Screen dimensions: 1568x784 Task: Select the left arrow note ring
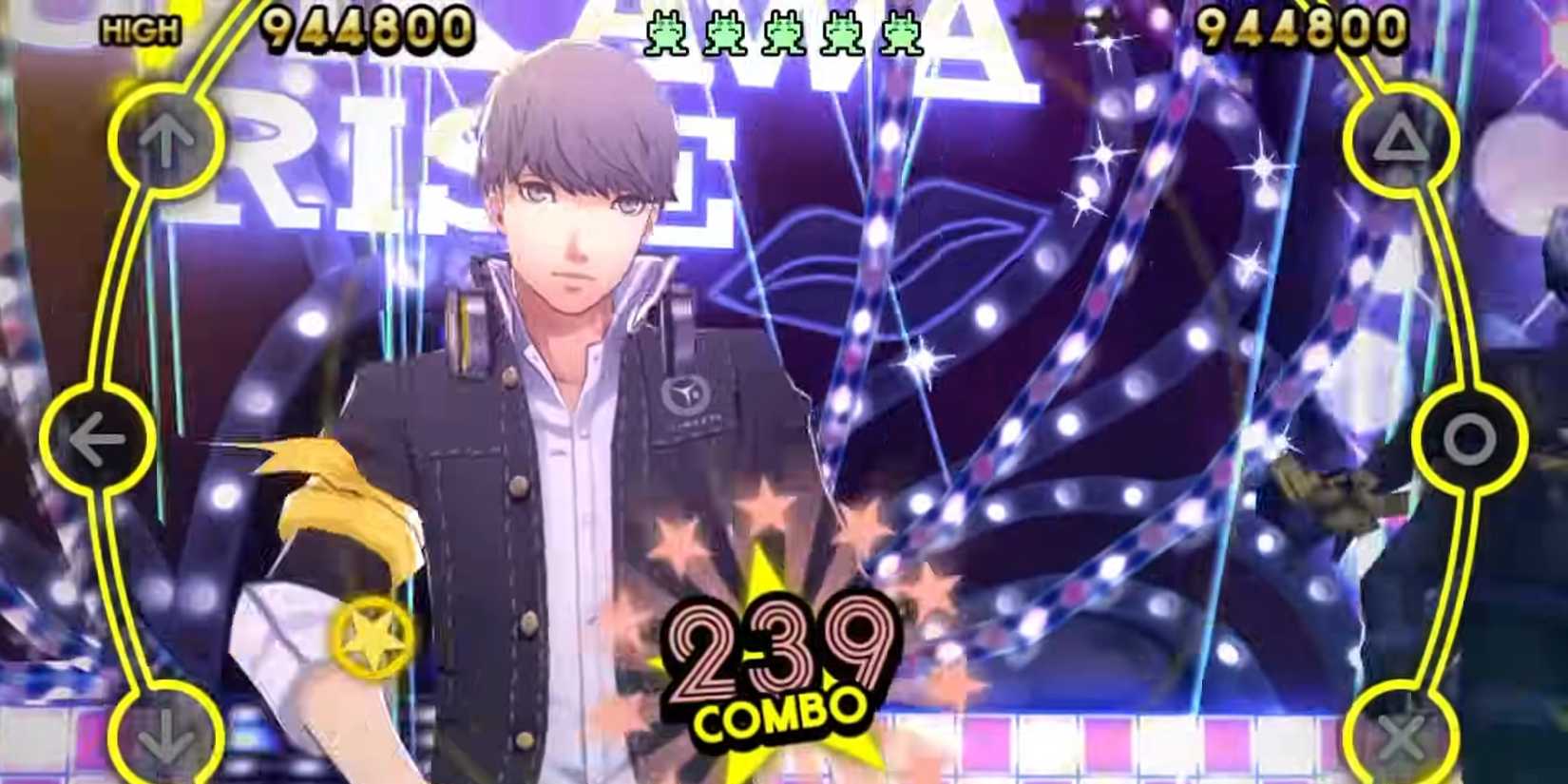[98, 439]
